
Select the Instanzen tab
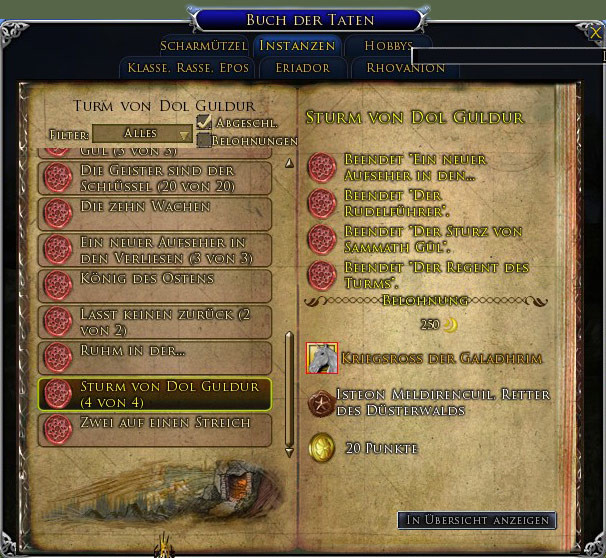(297, 46)
